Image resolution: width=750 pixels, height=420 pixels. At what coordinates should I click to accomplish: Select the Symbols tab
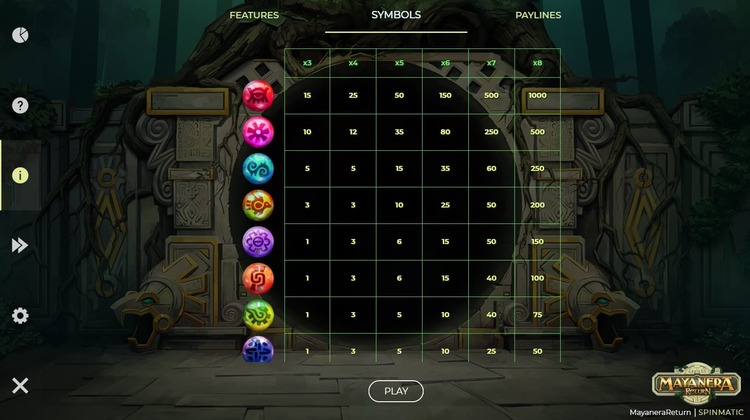396,16
